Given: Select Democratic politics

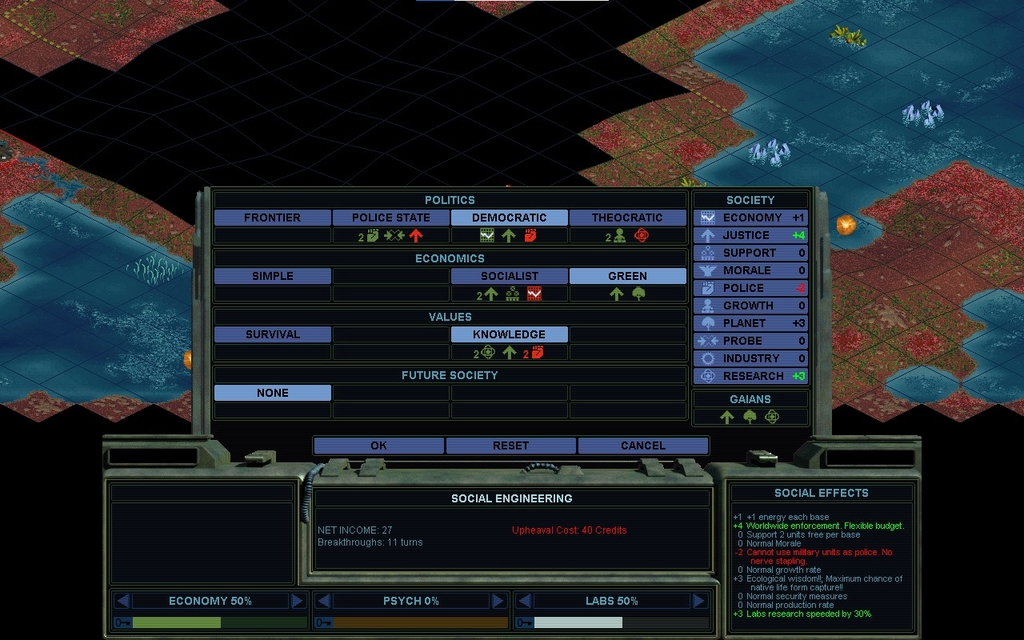Looking at the screenshot, I should [509, 218].
